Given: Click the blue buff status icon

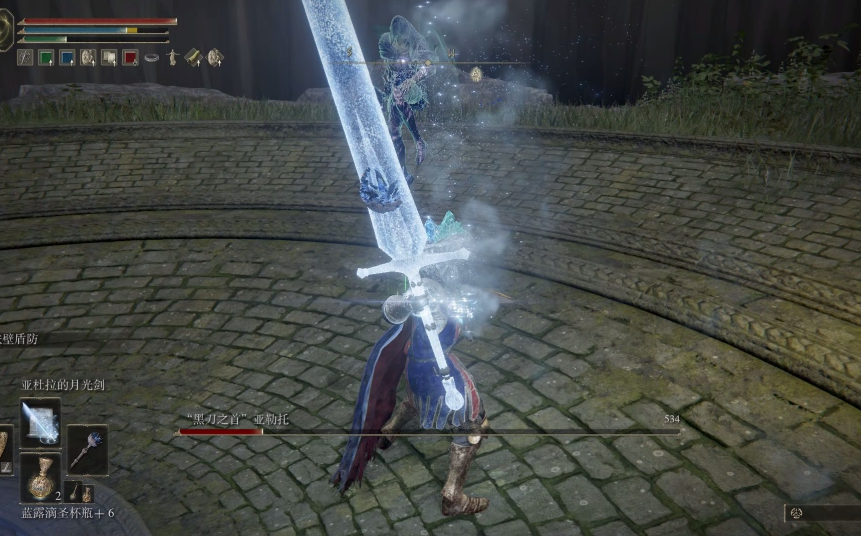Looking at the screenshot, I should [x=67, y=58].
